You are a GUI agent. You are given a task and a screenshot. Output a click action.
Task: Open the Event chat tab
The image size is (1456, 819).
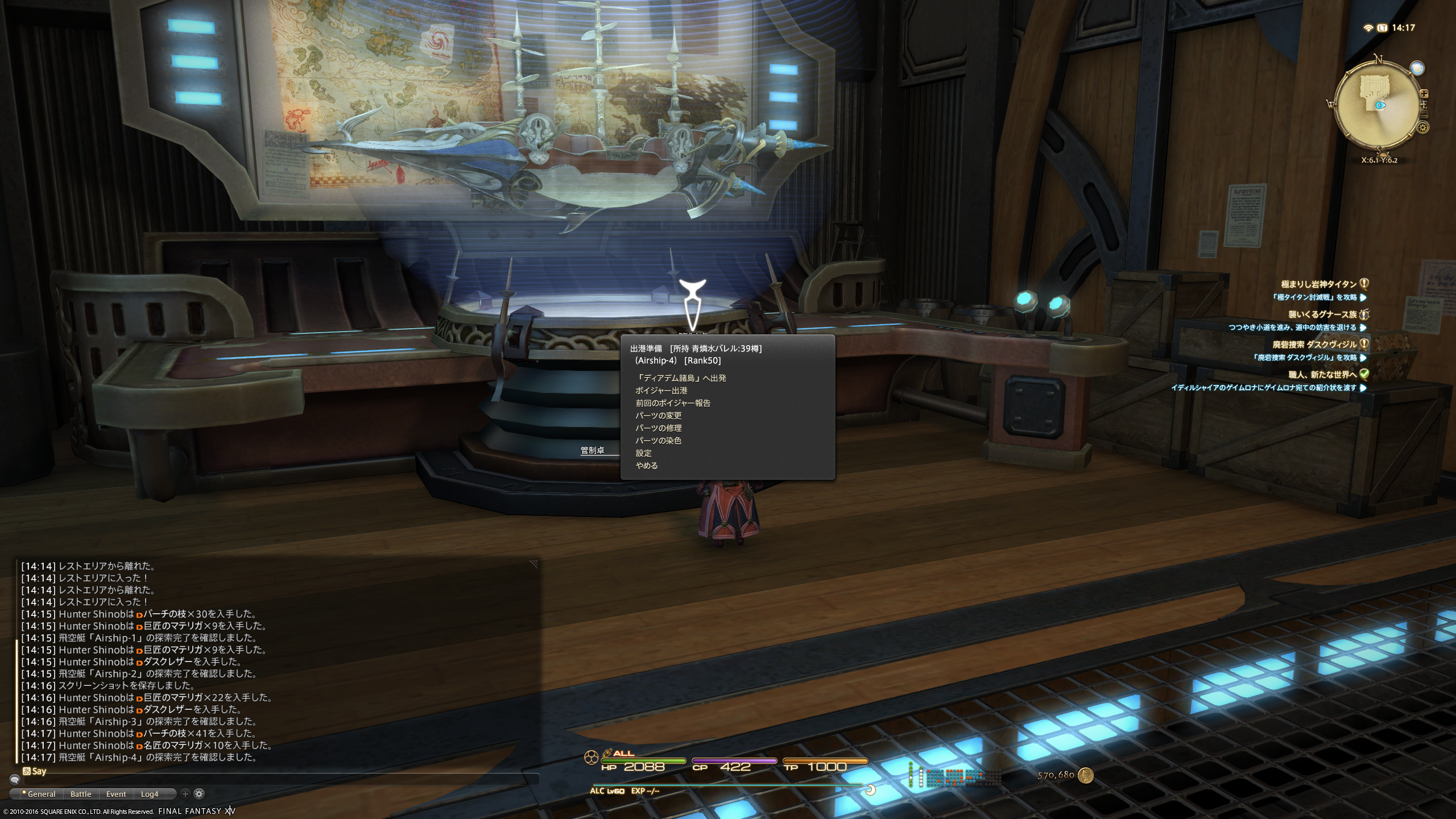point(116,794)
